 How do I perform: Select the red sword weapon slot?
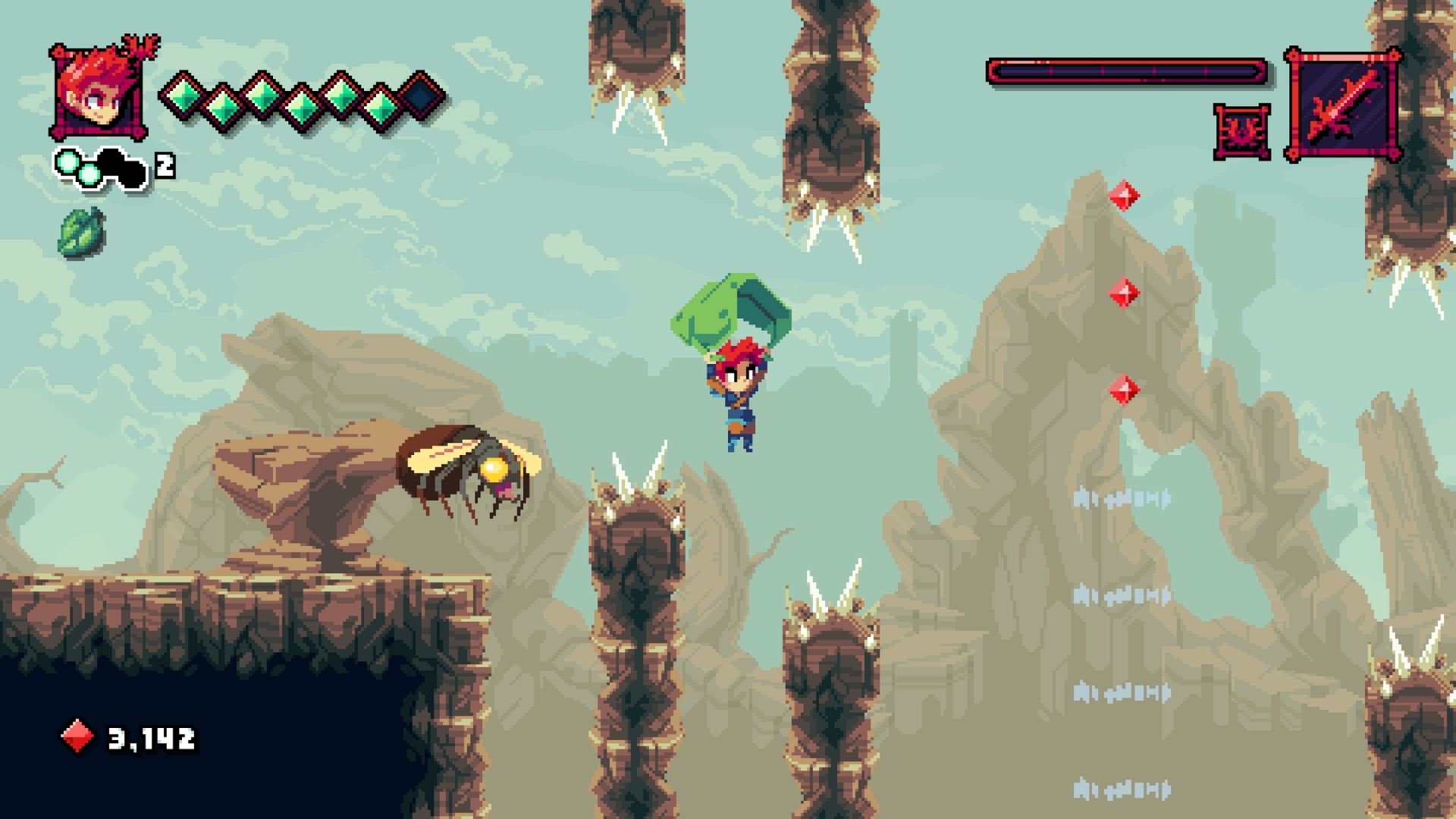click(1343, 104)
